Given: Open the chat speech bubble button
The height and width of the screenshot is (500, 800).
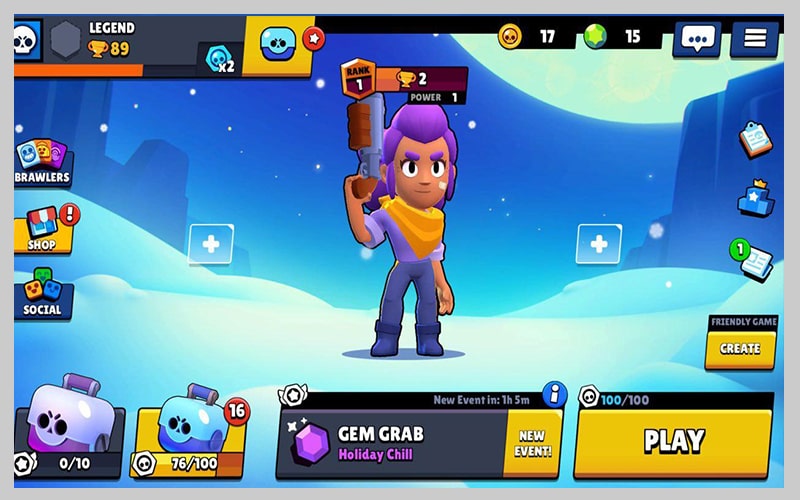Looking at the screenshot, I should pyautogui.click(x=697, y=39).
